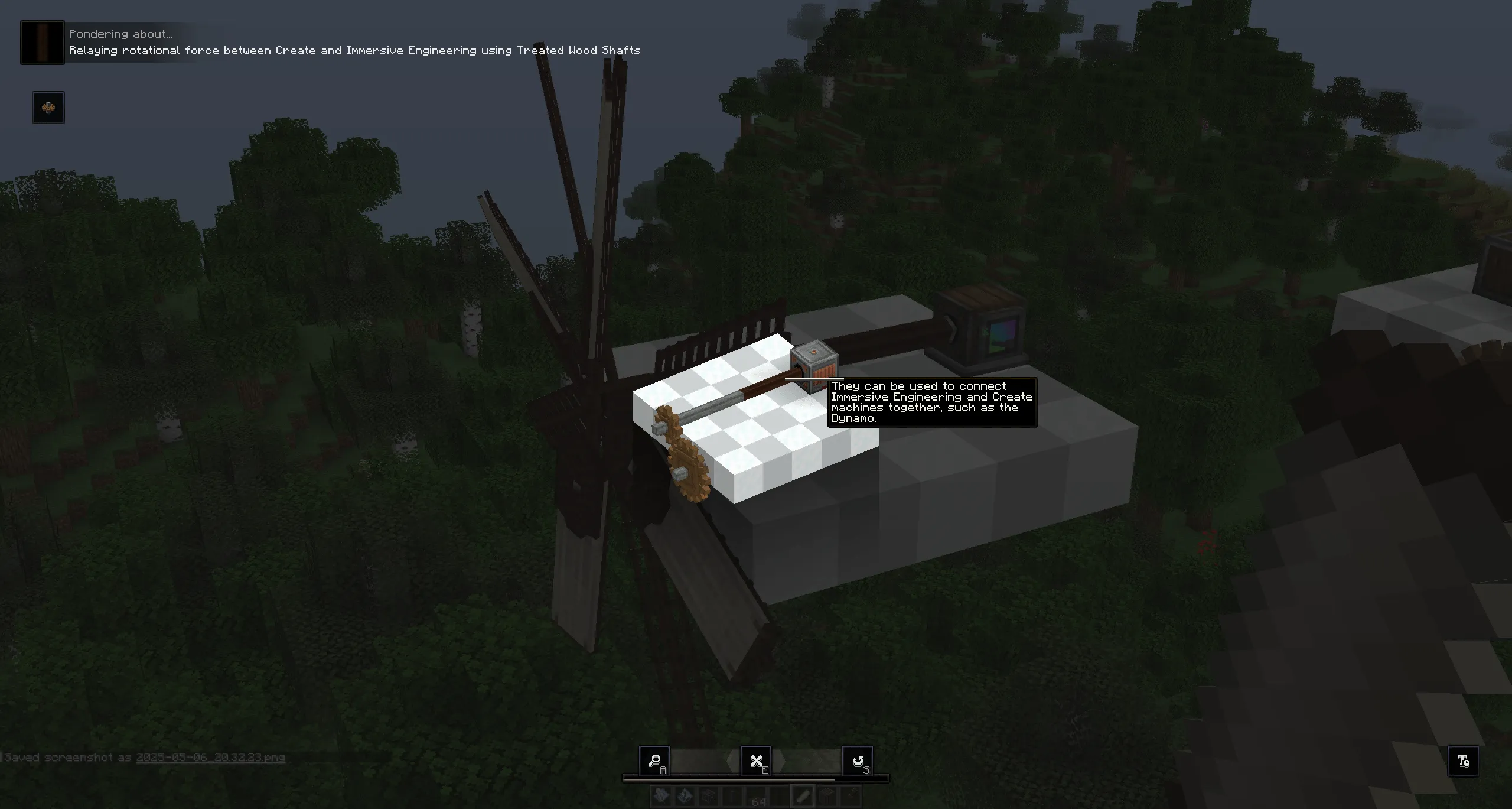Click the Pondering about... header label

click(120, 34)
